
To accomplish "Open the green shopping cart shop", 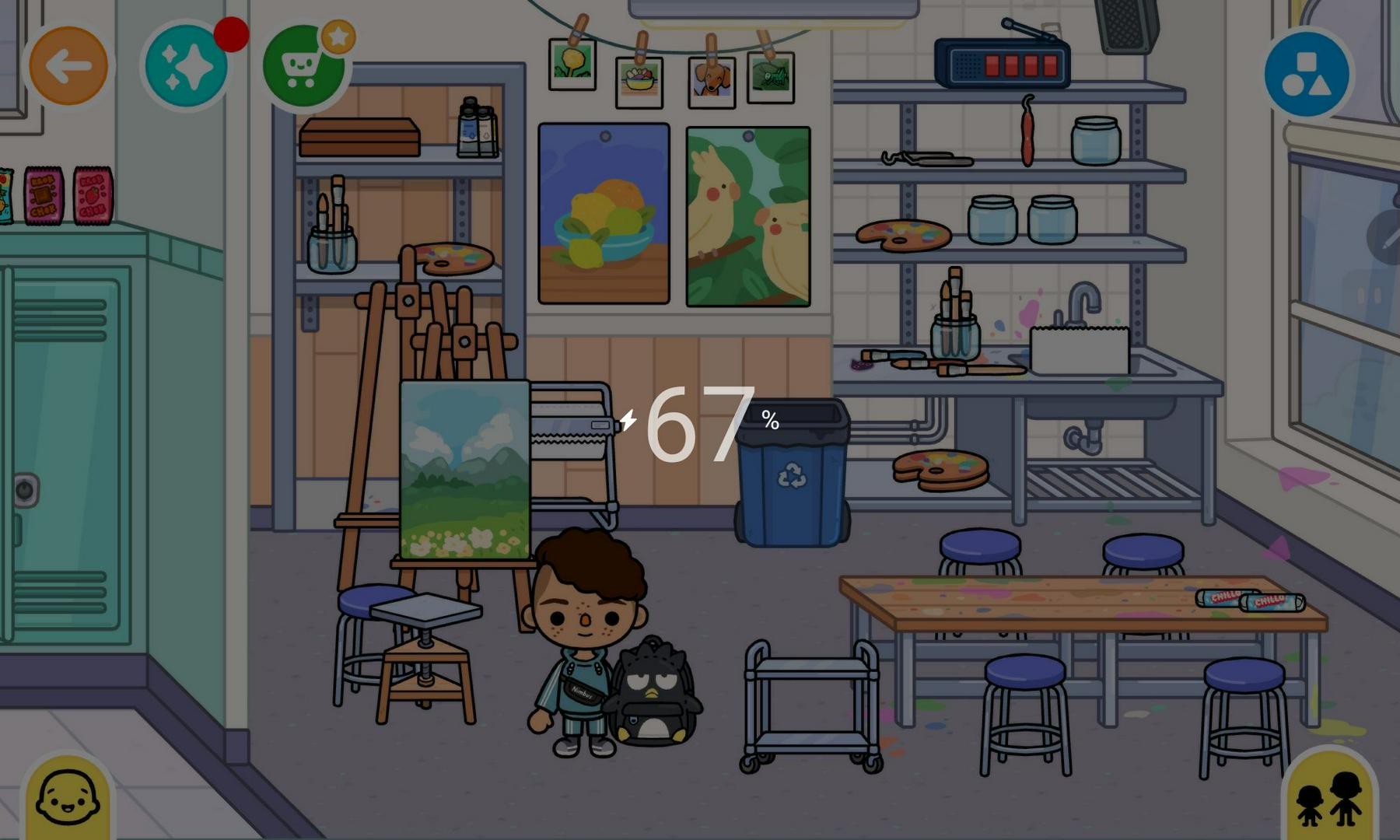I will point(303,68).
